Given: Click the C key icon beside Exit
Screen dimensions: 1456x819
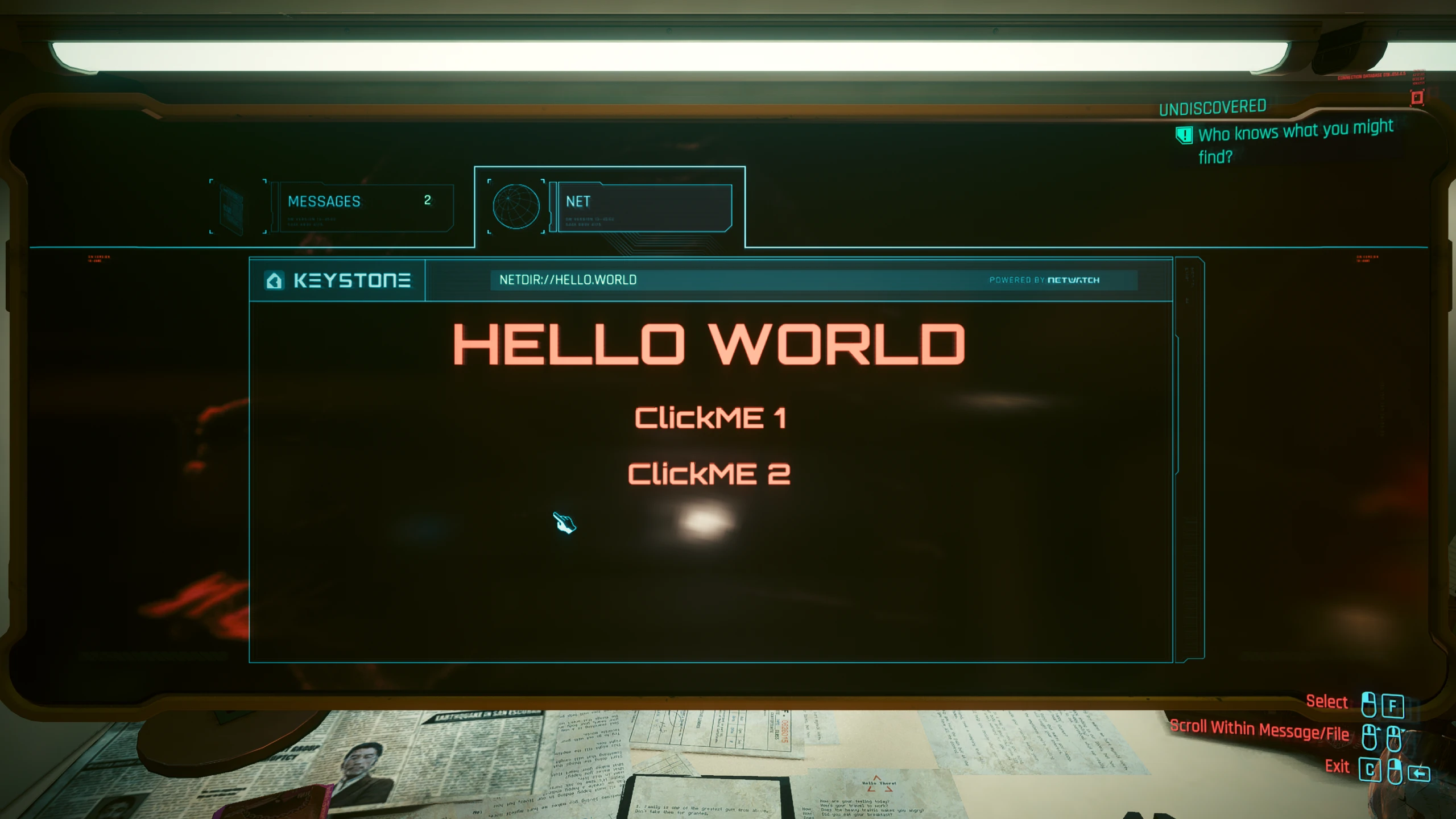Looking at the screenshot, I should [1370, 770].
